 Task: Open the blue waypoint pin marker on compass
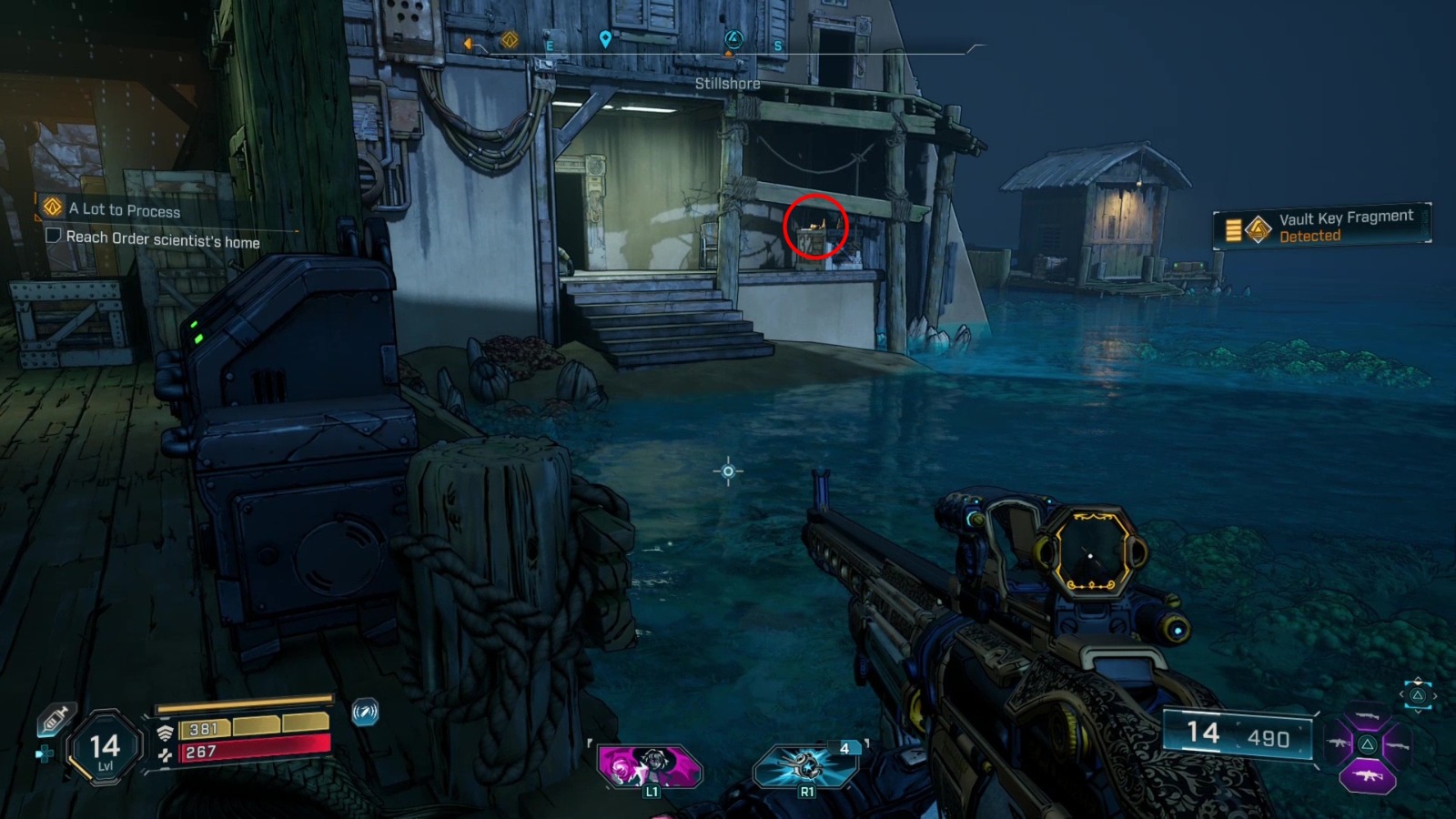(605, 40)
